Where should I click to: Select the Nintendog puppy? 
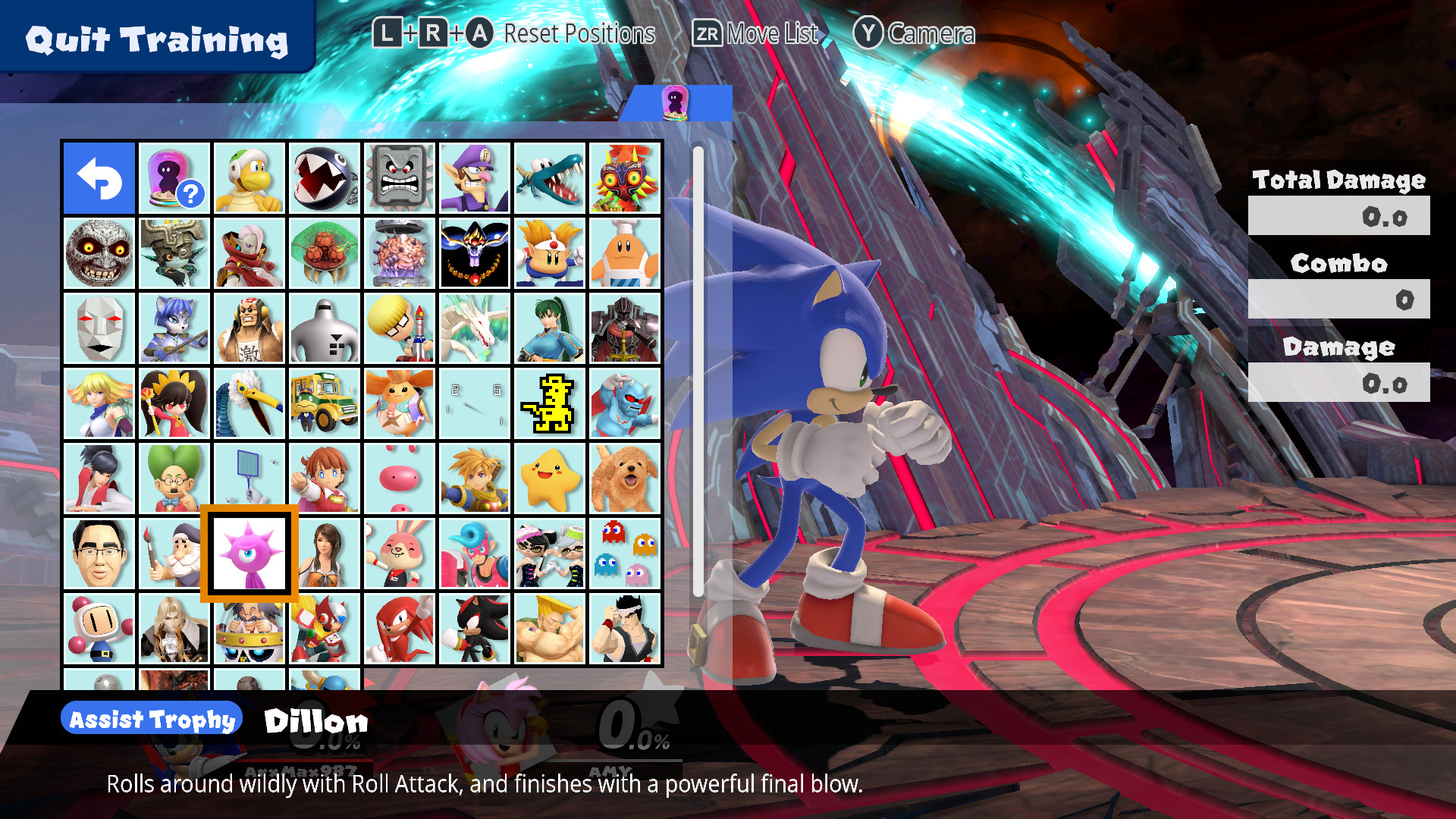625,477
